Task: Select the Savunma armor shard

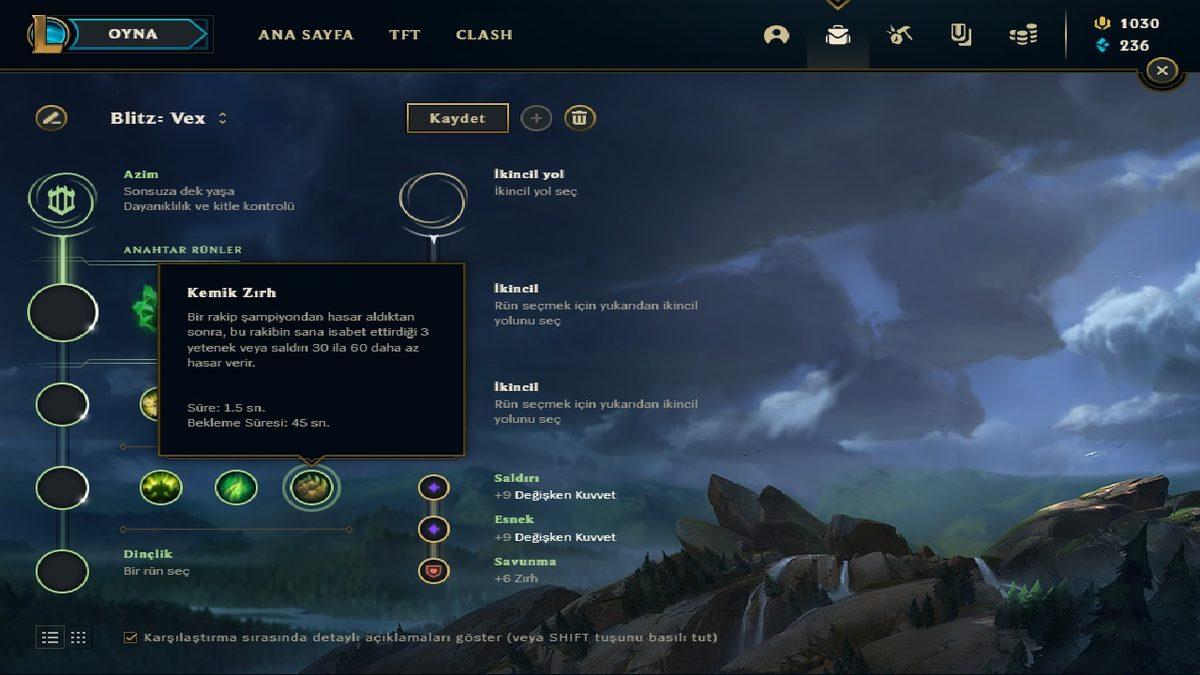Action: (x=434, y=571)
